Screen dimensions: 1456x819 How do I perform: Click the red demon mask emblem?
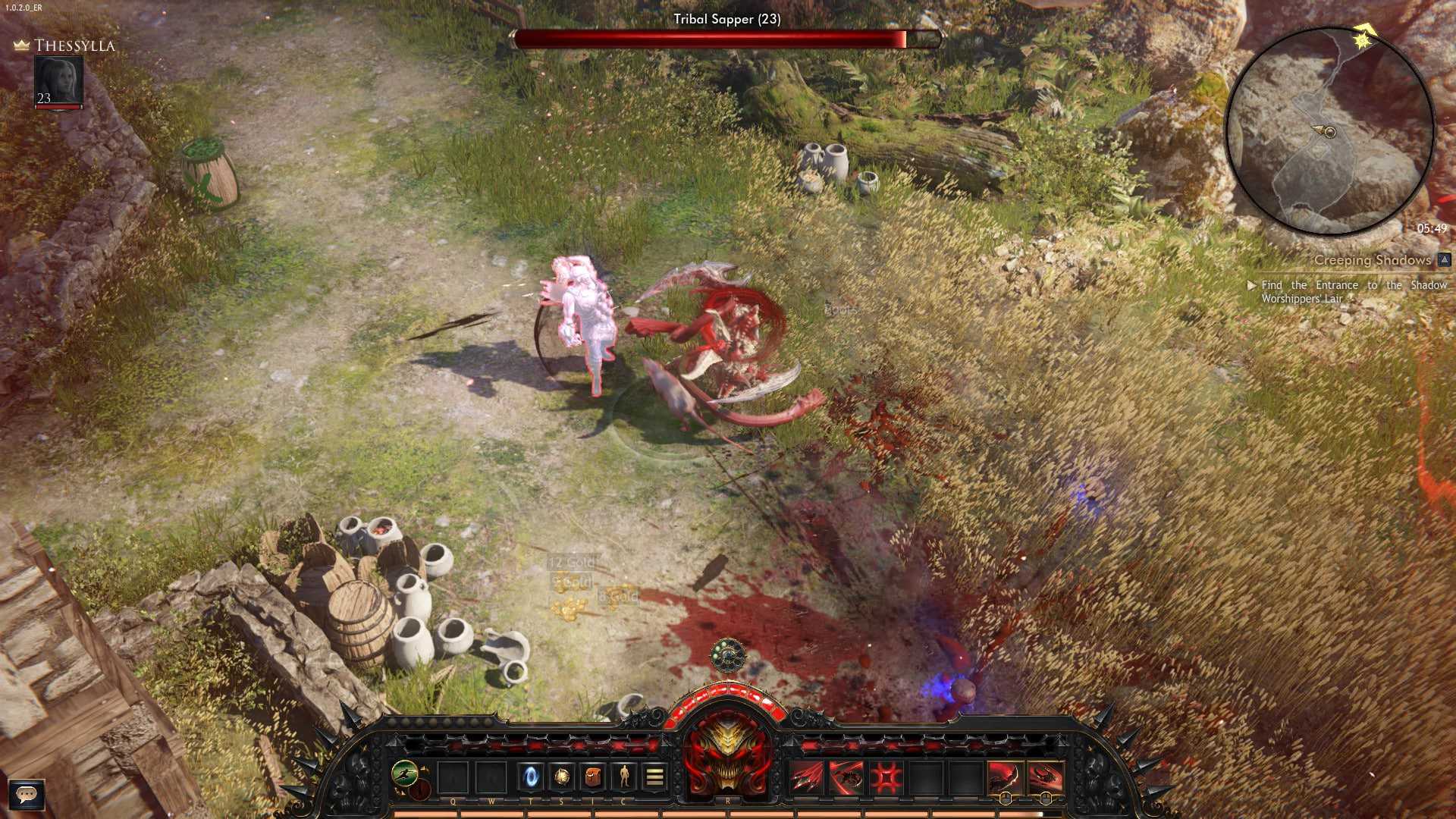(x=727, y=755)
